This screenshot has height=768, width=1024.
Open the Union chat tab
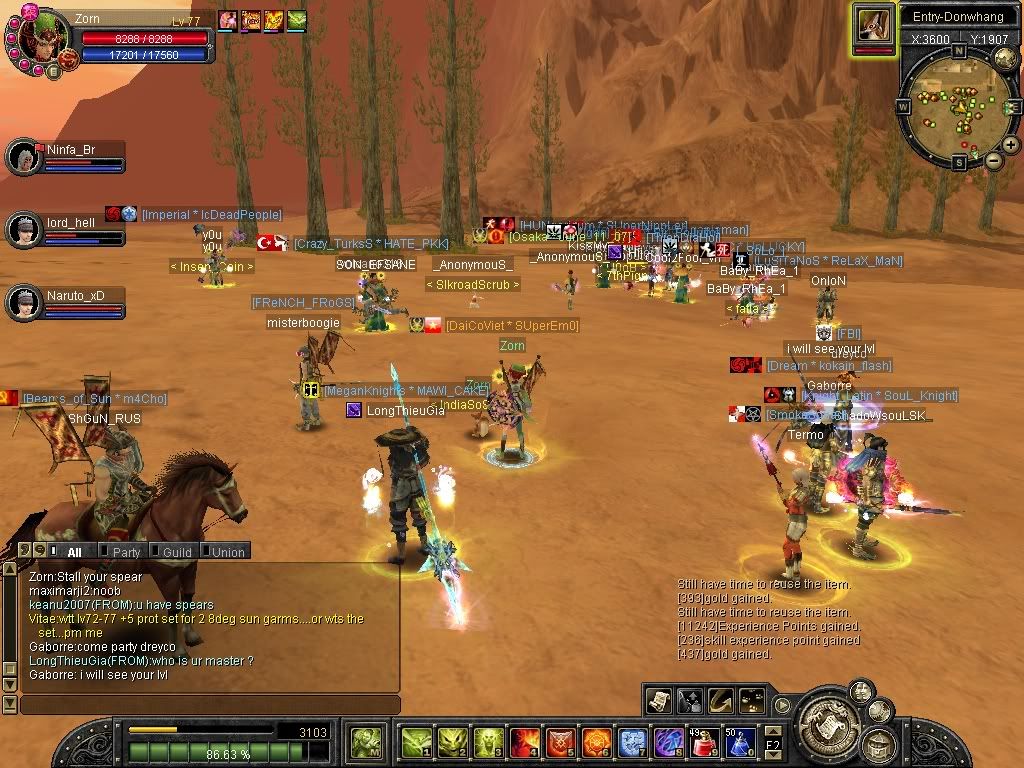[x=228, y=551]
